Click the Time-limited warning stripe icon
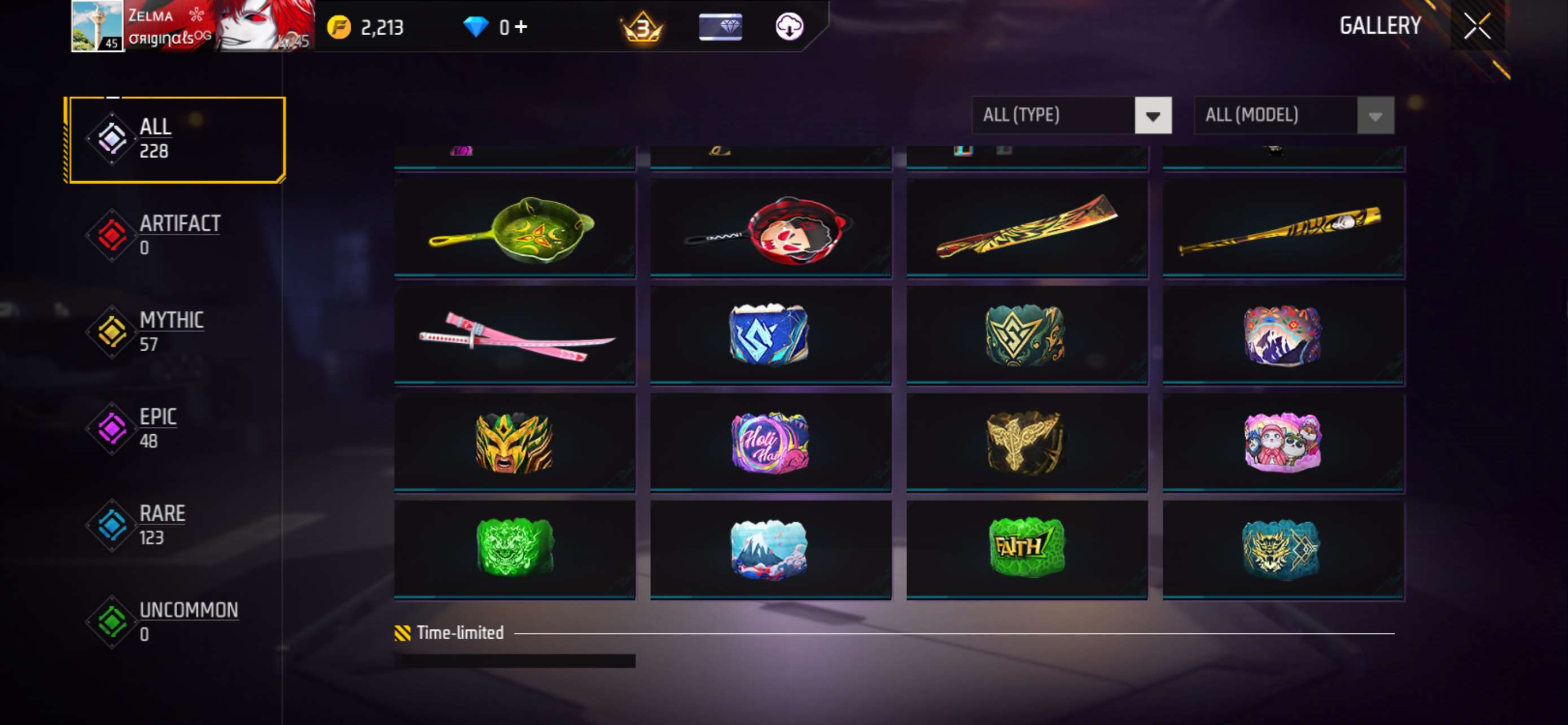 pos(402,632)
